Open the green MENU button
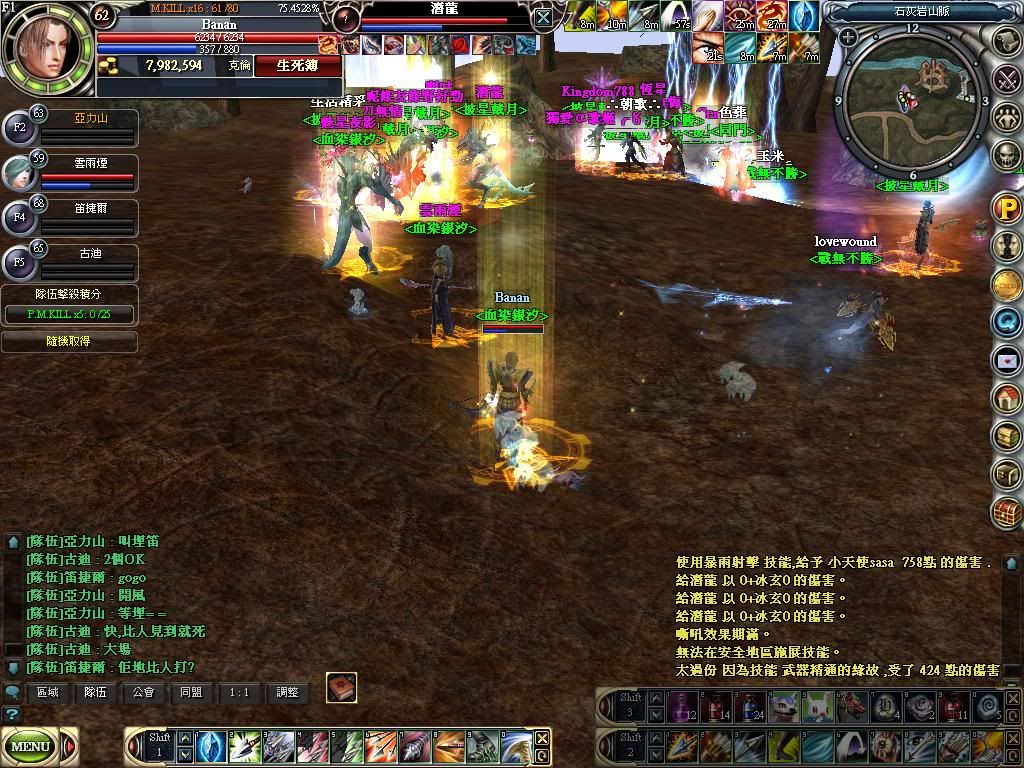Viewport: 1024px width, 768px height. (31, 746)
